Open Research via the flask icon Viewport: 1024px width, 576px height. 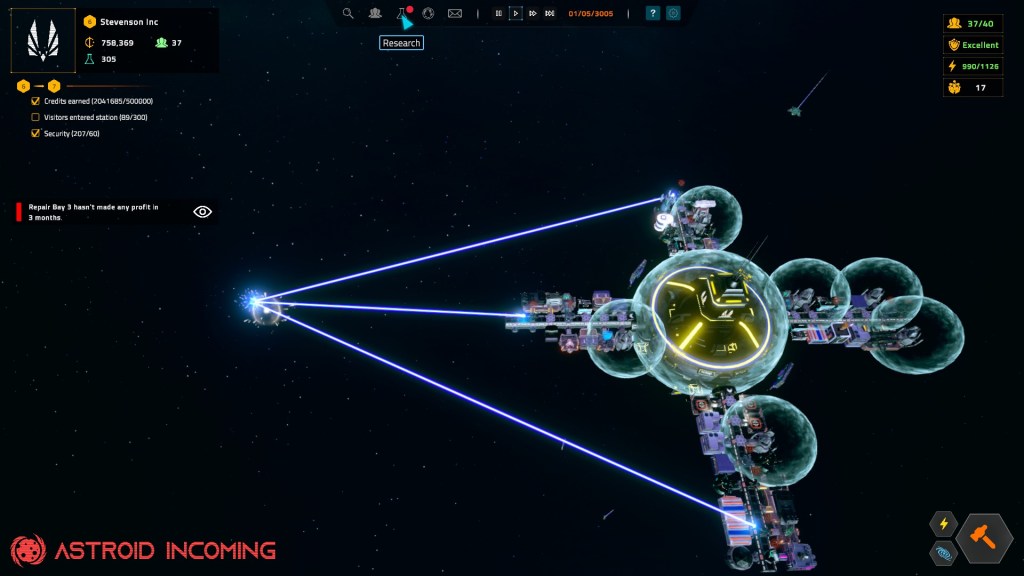coord(402,13)
